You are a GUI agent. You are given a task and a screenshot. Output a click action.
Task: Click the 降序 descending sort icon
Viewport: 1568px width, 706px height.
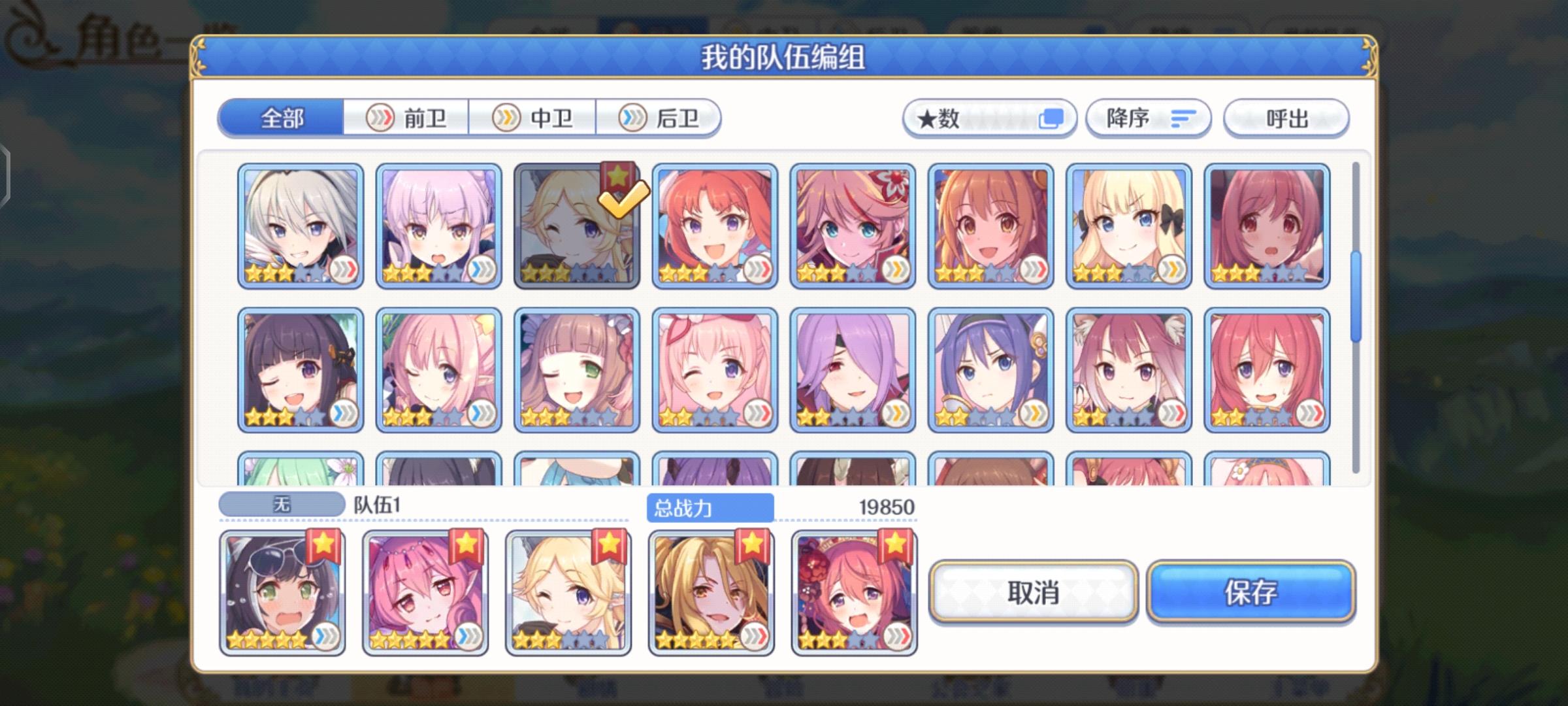click(x=1184, y=118)
